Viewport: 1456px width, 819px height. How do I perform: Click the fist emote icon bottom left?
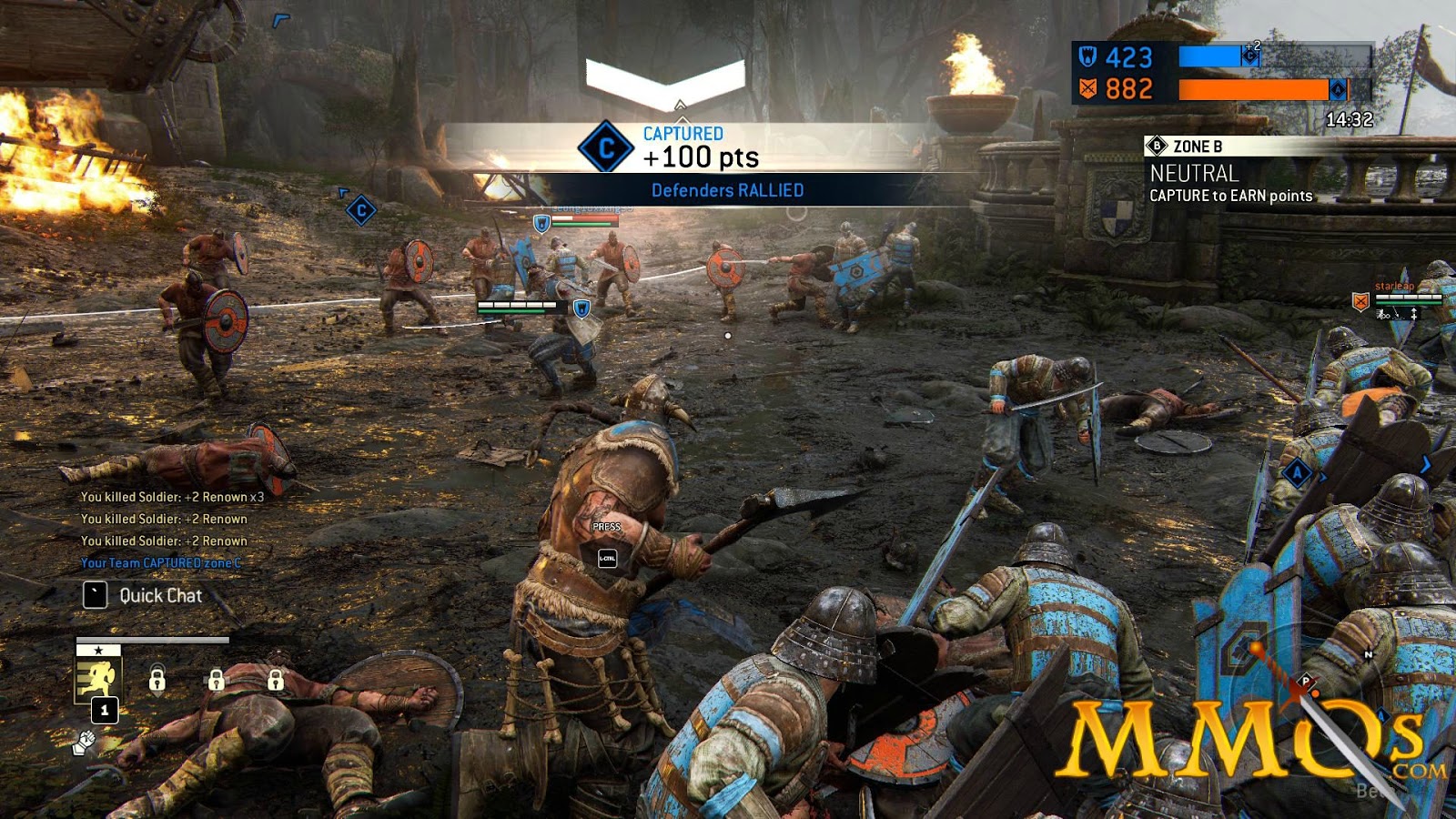tap(86, 743)
